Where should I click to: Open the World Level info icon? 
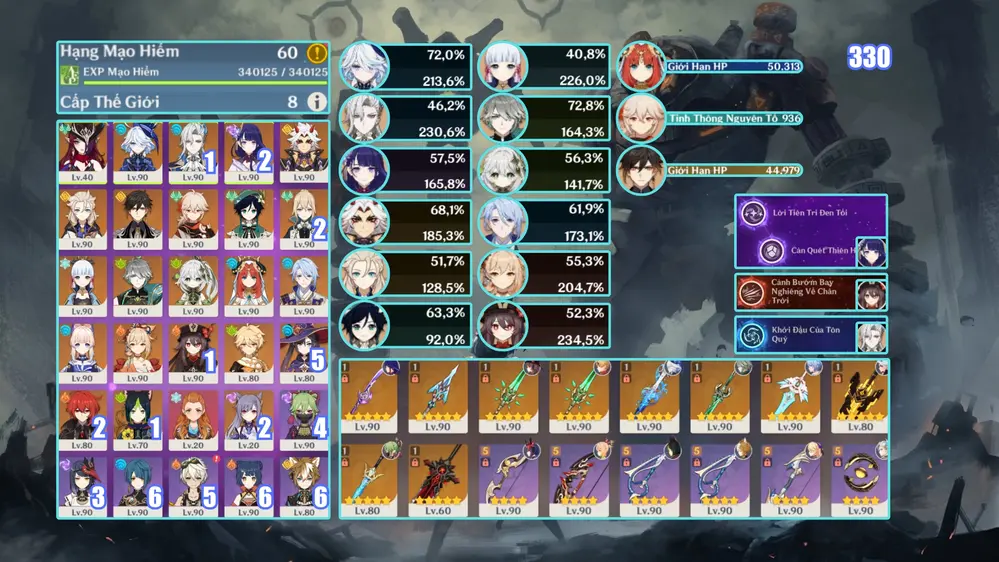pyautogui.click(x=317, y=101)
